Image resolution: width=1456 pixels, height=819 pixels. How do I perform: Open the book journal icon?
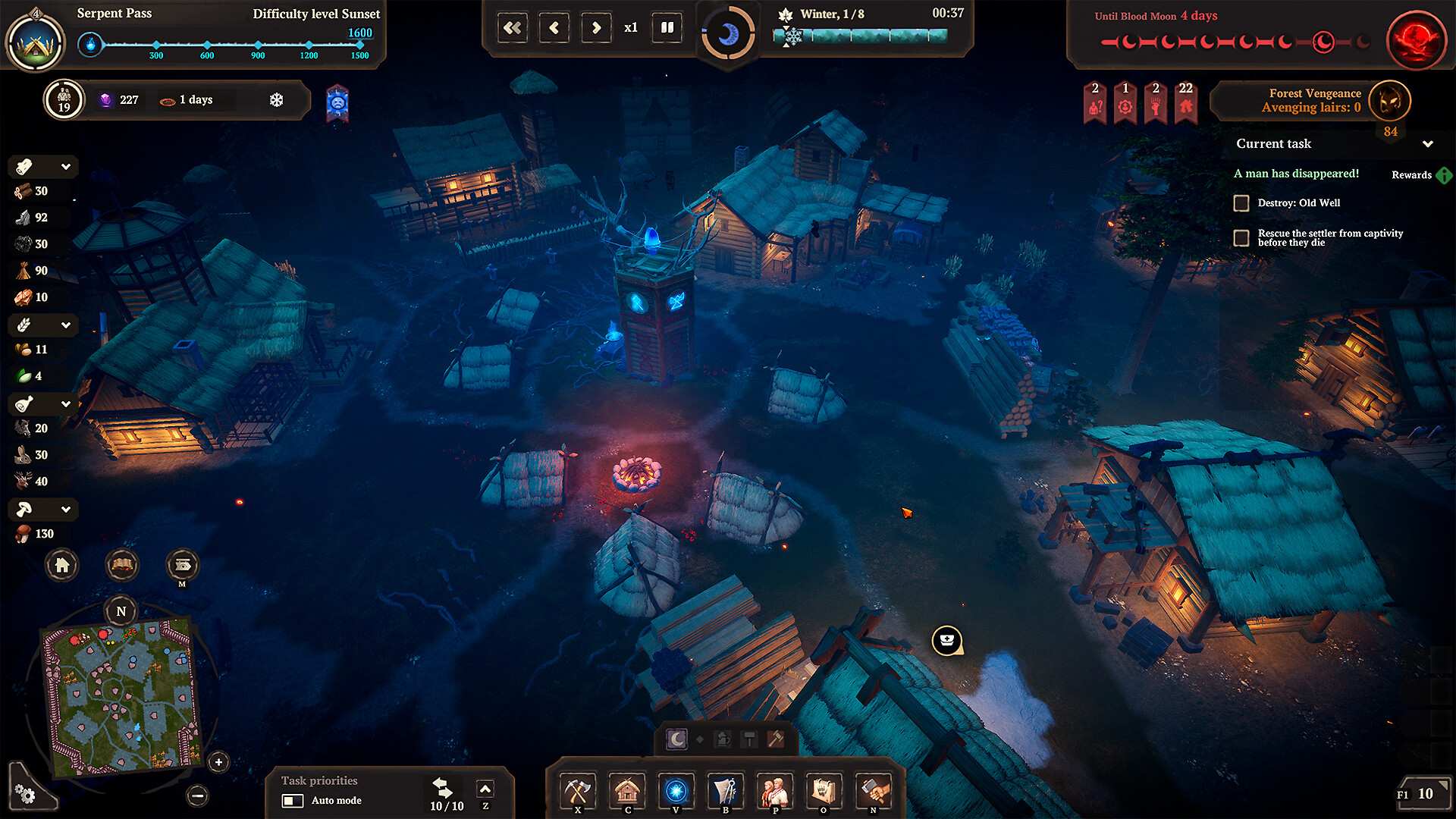click(122, 565)
